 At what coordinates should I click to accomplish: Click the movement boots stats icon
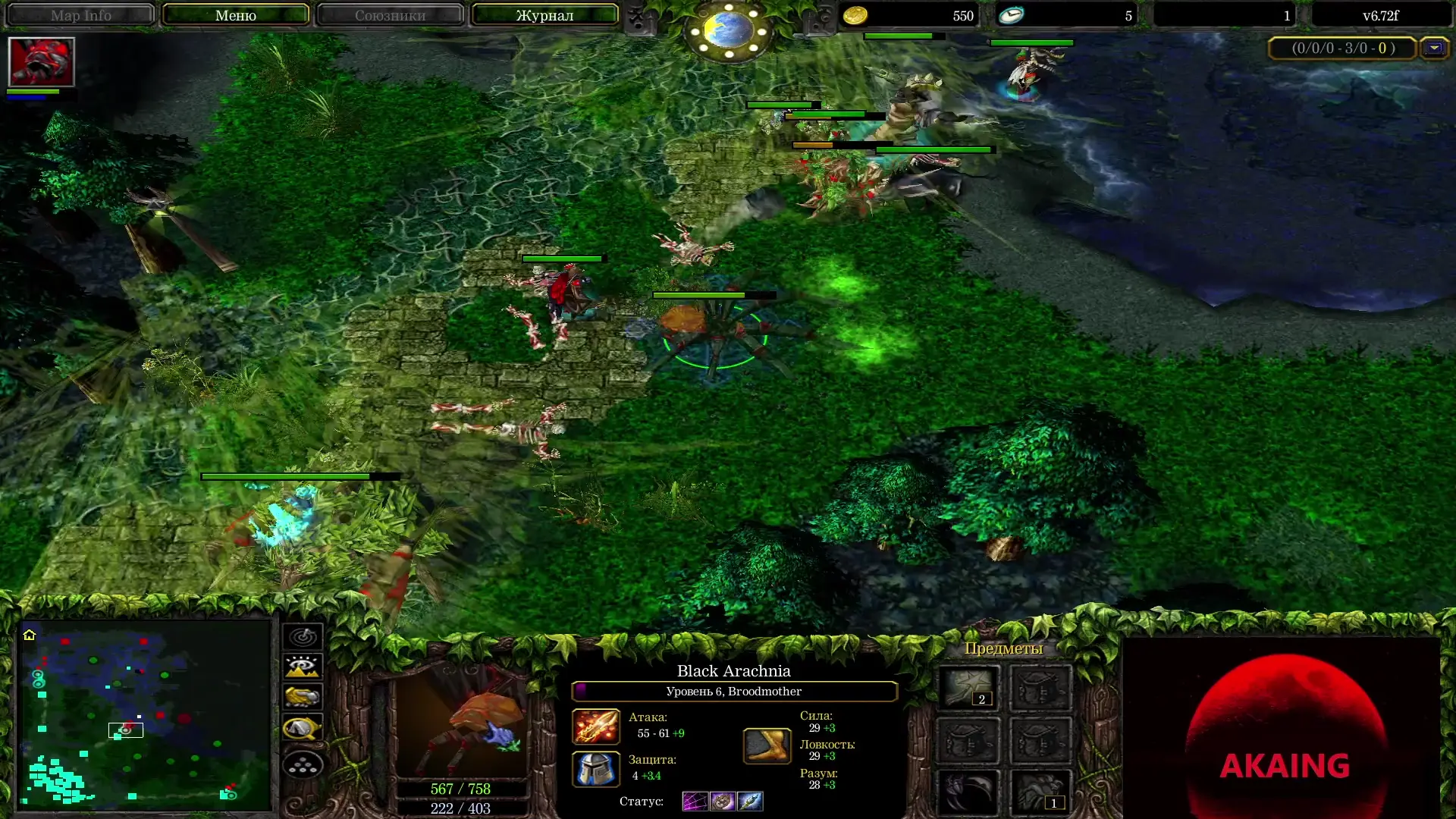click(767, 746)
